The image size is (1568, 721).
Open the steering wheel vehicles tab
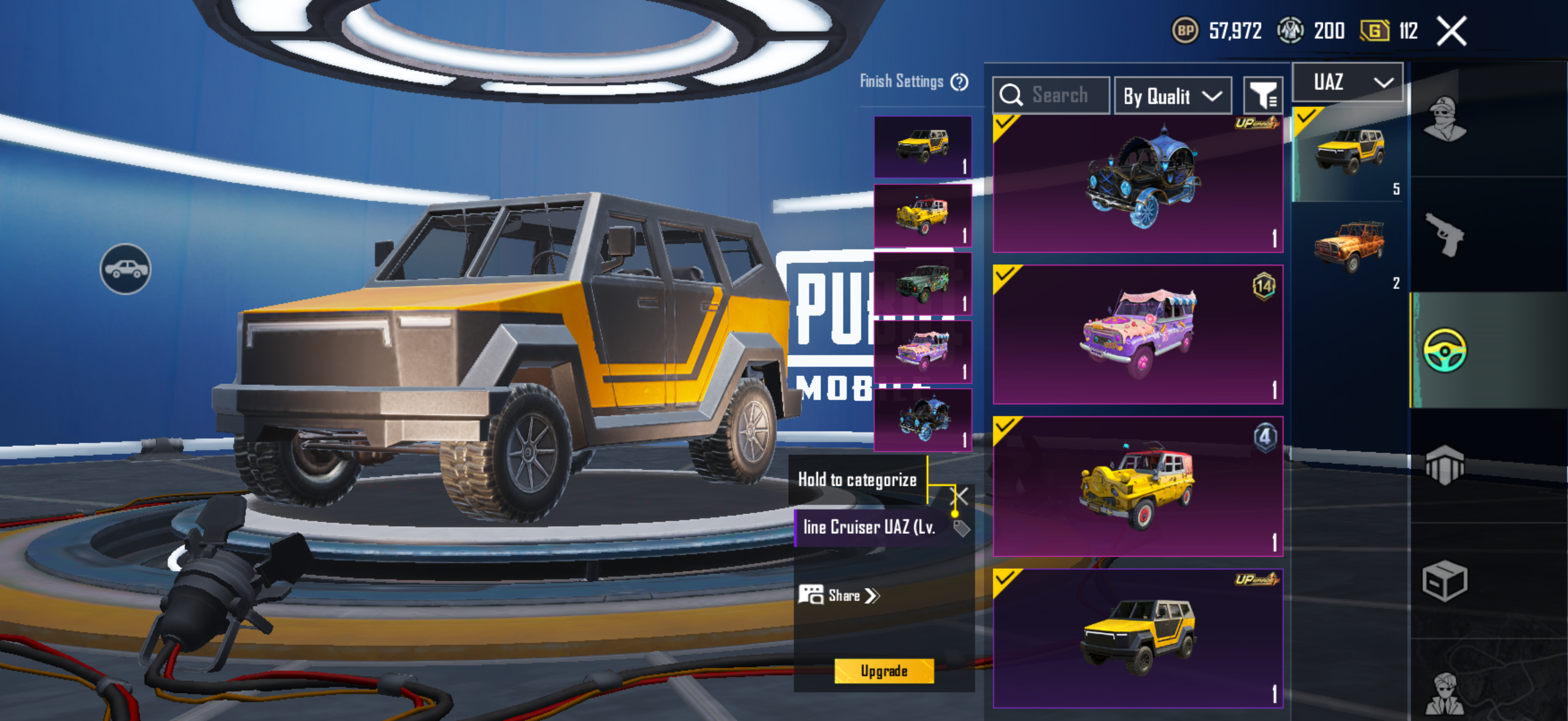point(1445,350)
